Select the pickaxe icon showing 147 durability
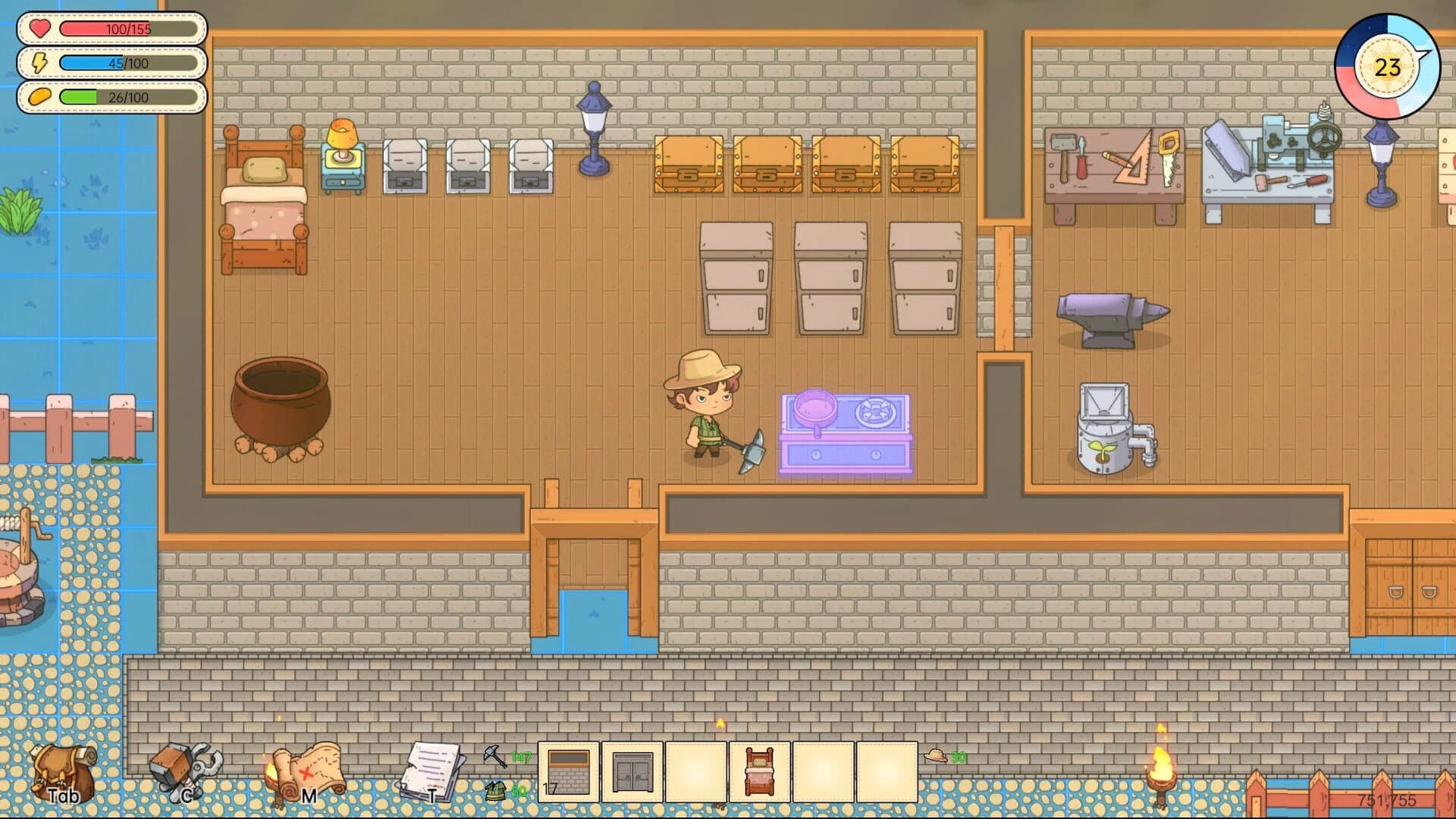This screenshot has height=819, width=1456. click(x=494, y=755)
